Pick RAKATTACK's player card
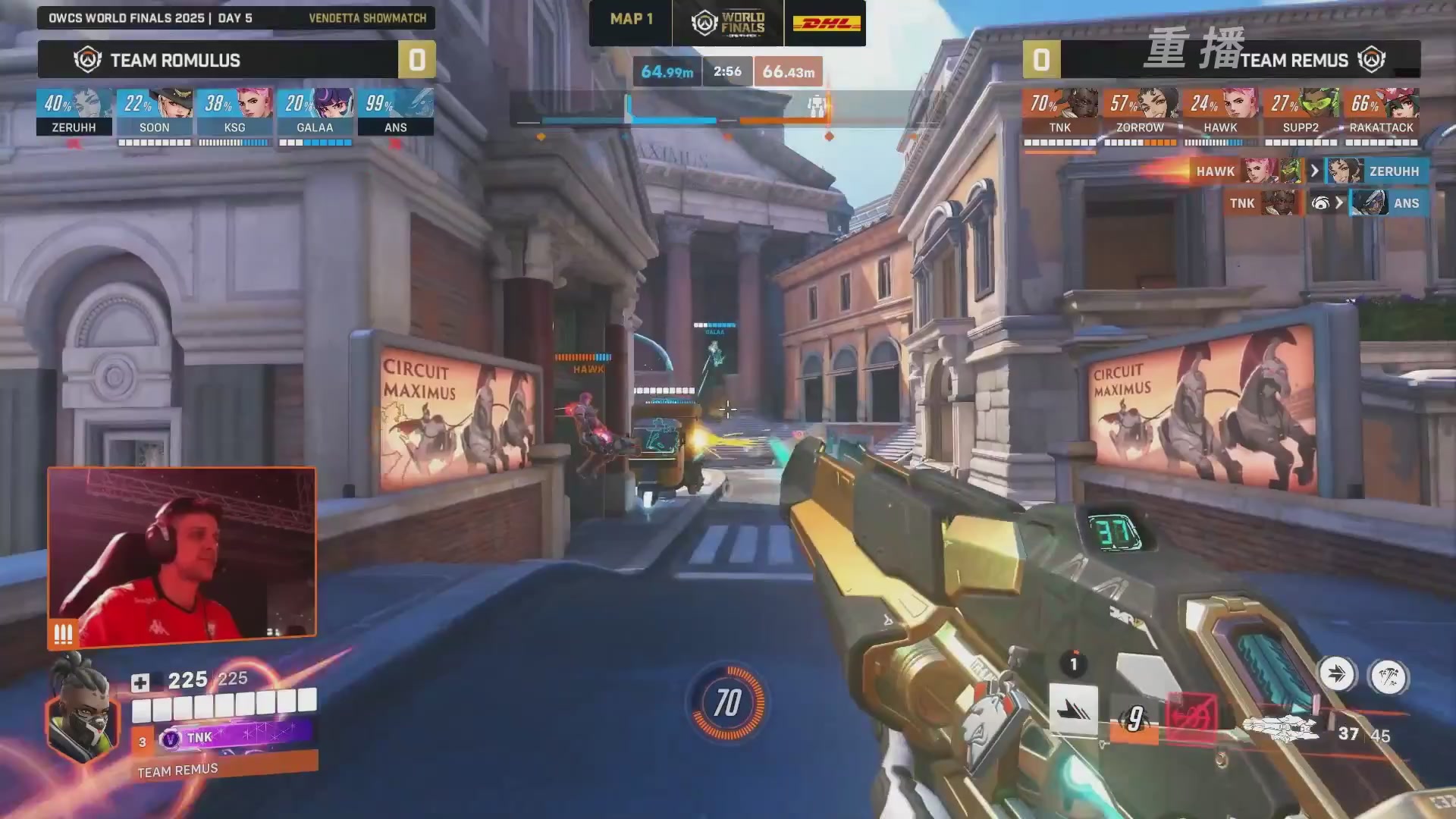Viewport: 1456px width, 819px height. pos(1381,111)
